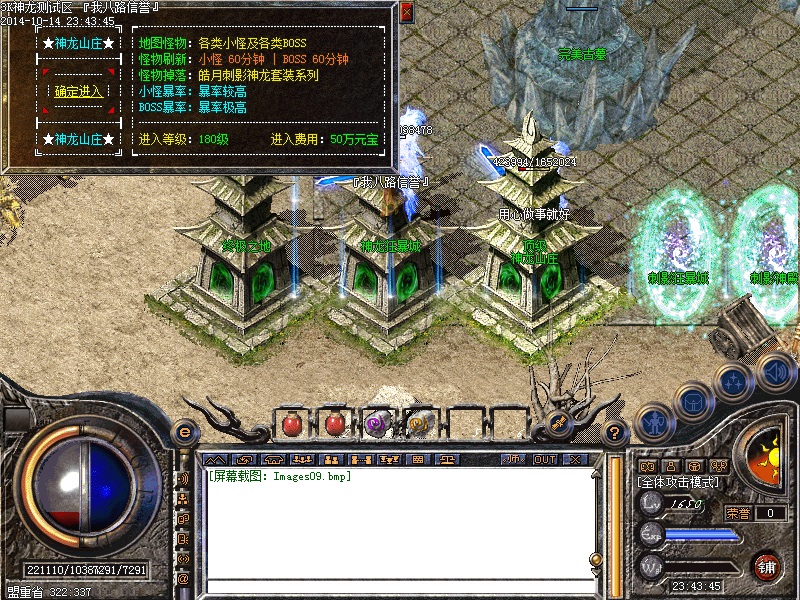This screenshot has height=600, width=800.
Task: Use the first red potion slot
Action: point(292,424)
